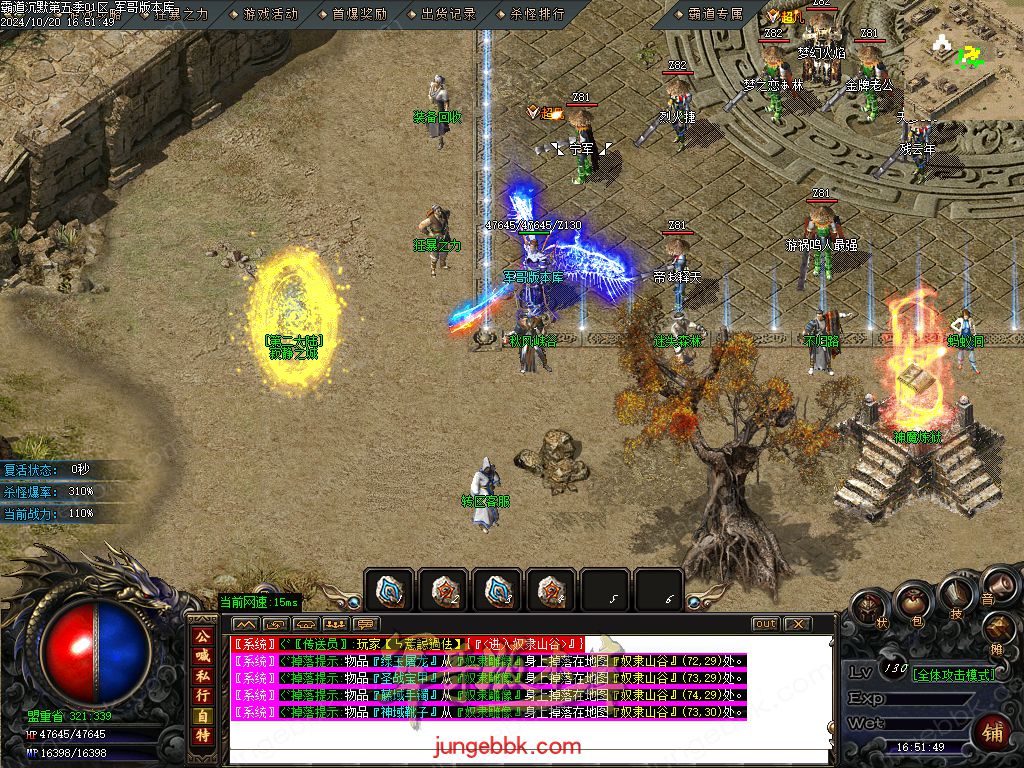The width and height of the screenshot is (1024, 768).
Task: Open the 首爆奖励 rewards menu
Action: pyautogui.click(x=358, y=14)
